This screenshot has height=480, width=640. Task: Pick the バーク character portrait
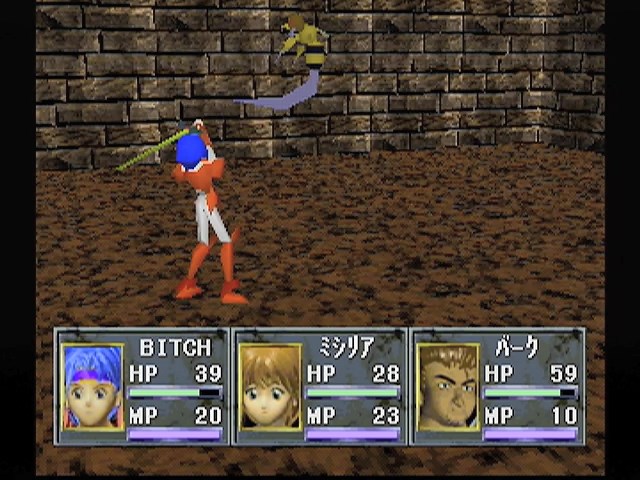[x=448, y=387]
